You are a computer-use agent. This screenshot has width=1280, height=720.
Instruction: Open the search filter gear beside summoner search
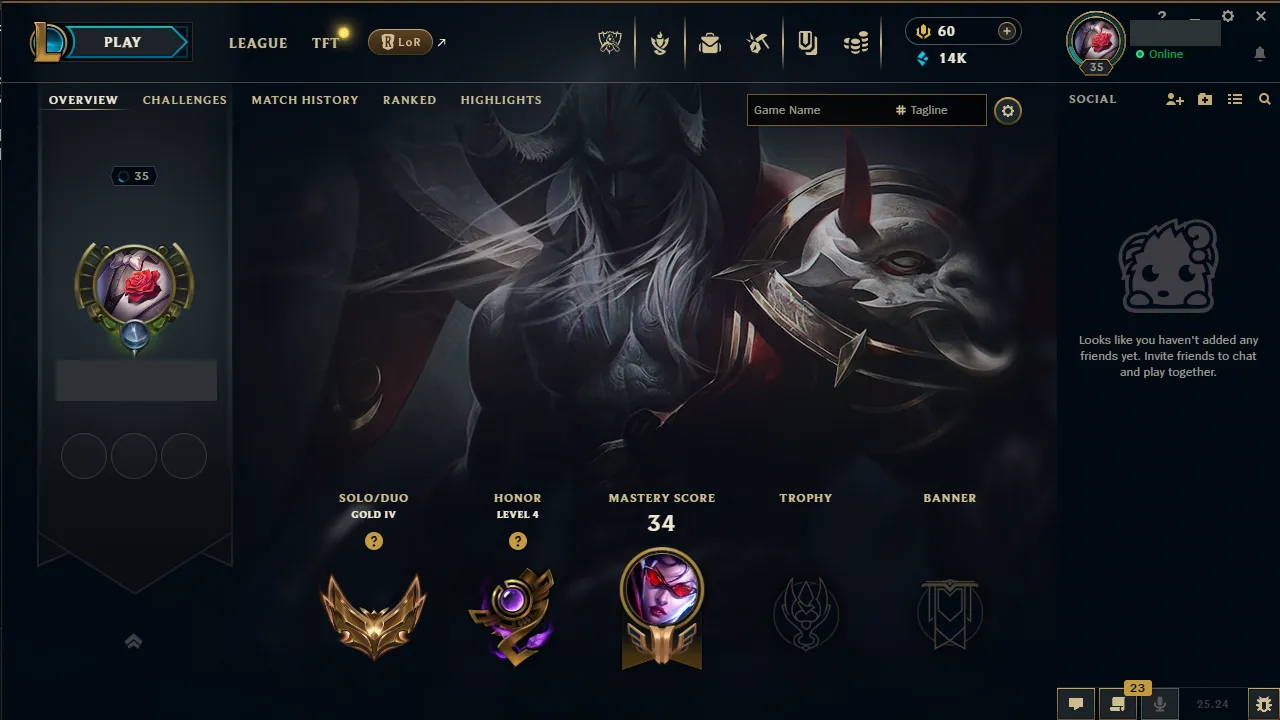pos(1007,110)
